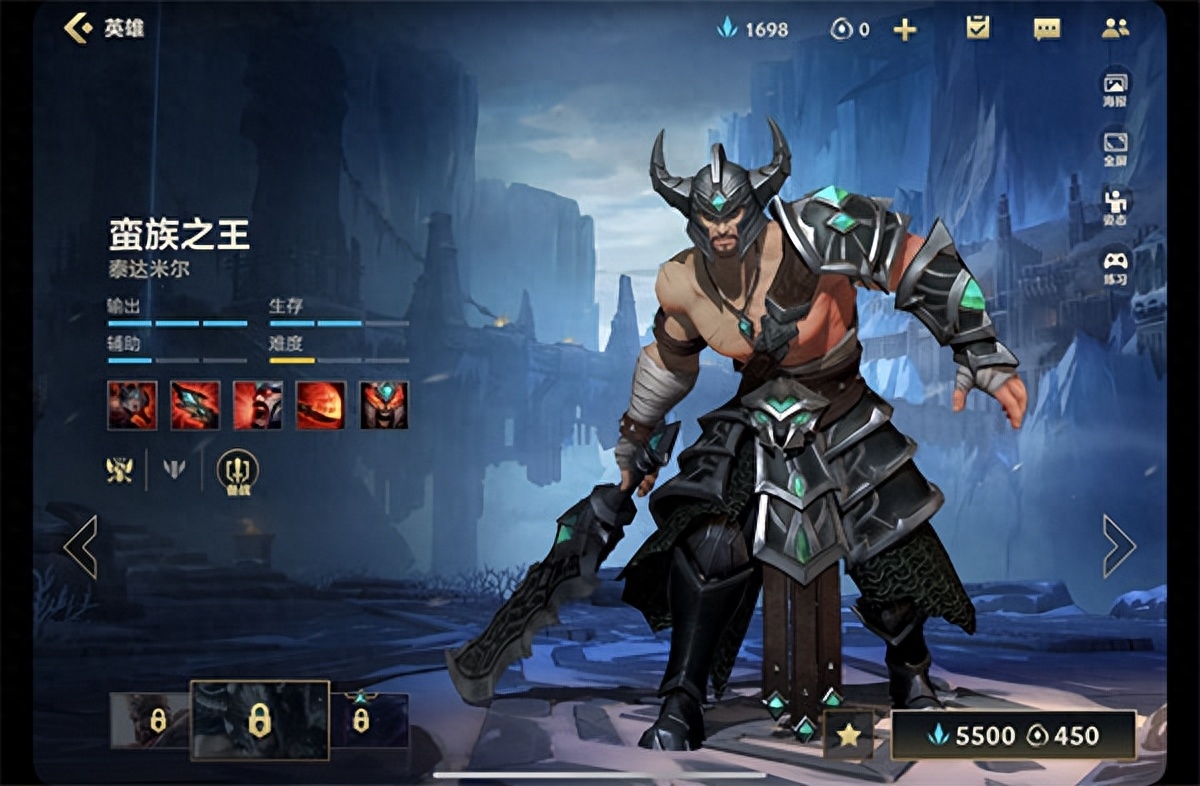
Task: Buy the champion for 5500 or 450
Action: [1013, 736]
